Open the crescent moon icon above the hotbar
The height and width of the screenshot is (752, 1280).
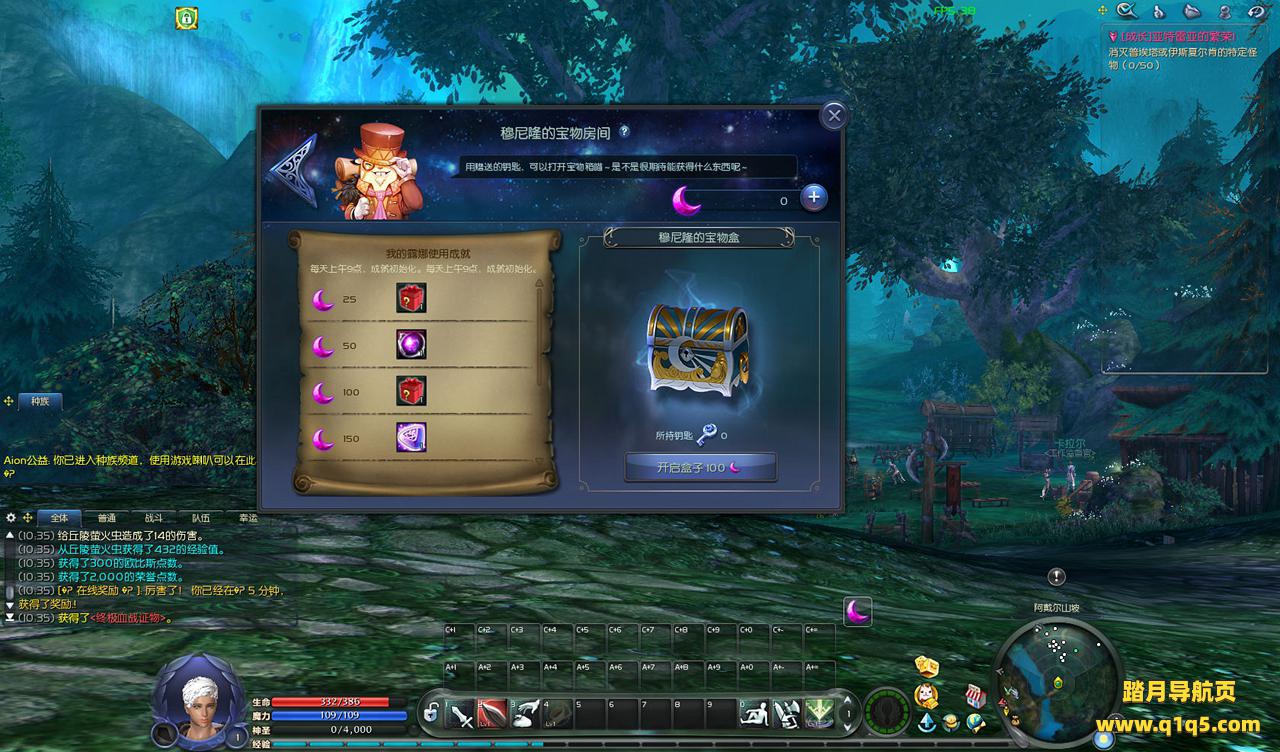tap(857, 611)
